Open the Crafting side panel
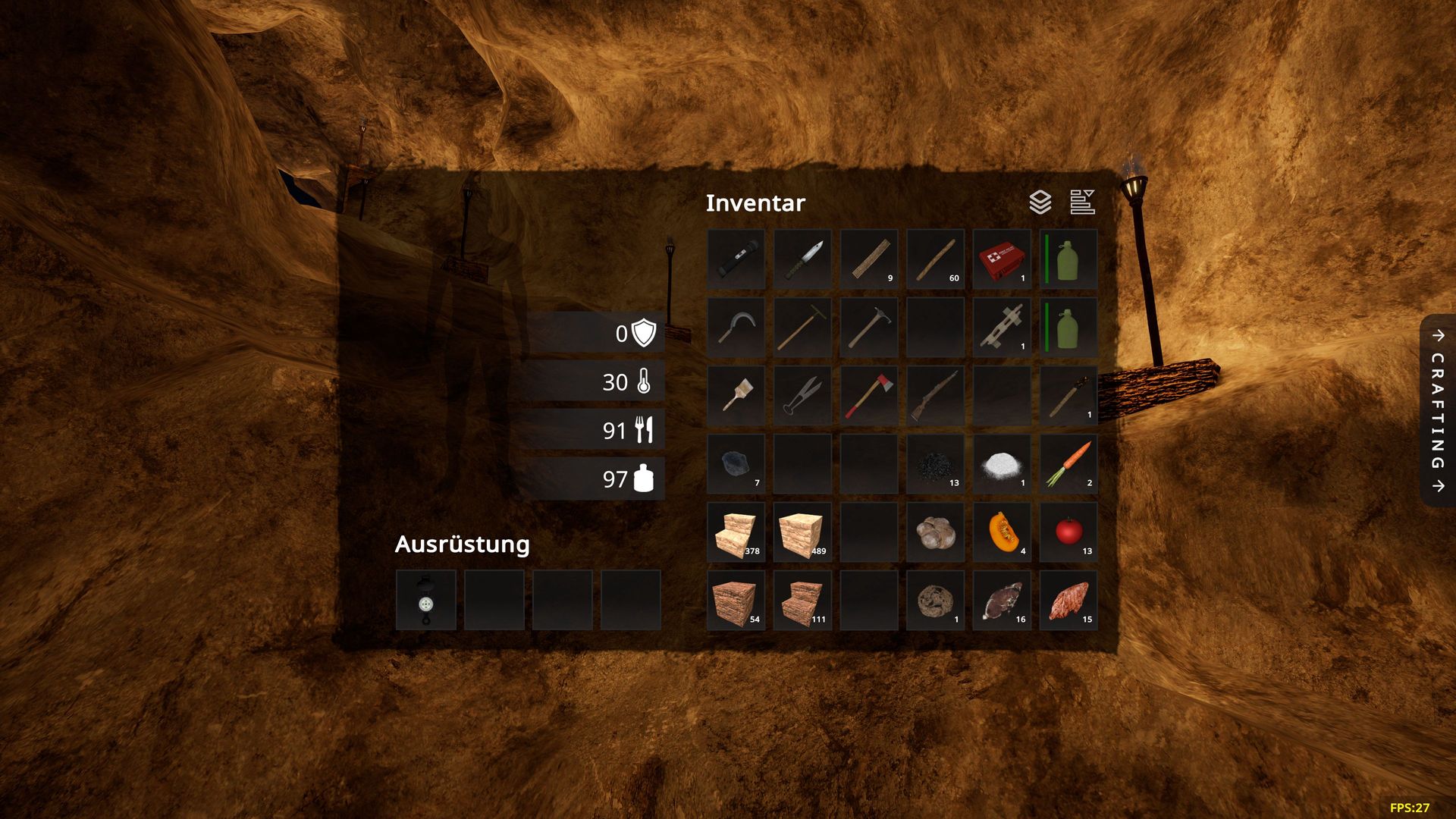Image resolution: width=1456 pixels, height=819 pixels. (x=1438, y=410)
